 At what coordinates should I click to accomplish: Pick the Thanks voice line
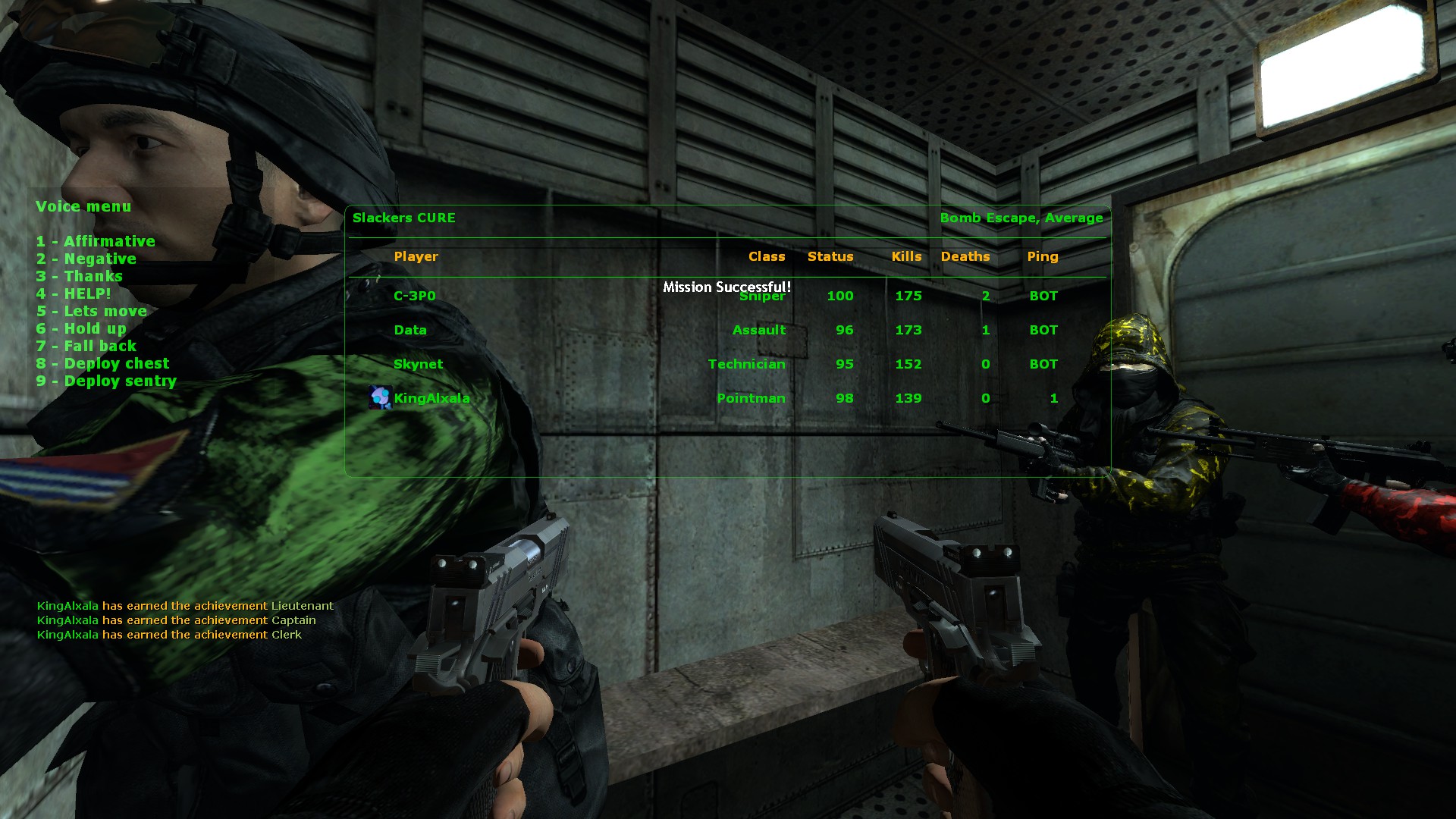(80, 276)
